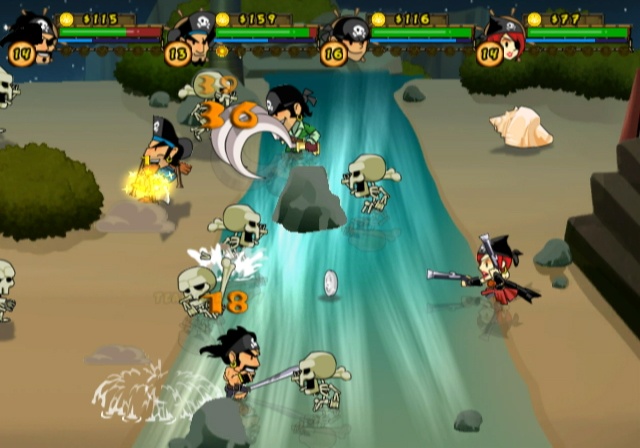640x448 pixels.
Task: Click the level 15 pirate captain portrait
Action: (192, 38)
